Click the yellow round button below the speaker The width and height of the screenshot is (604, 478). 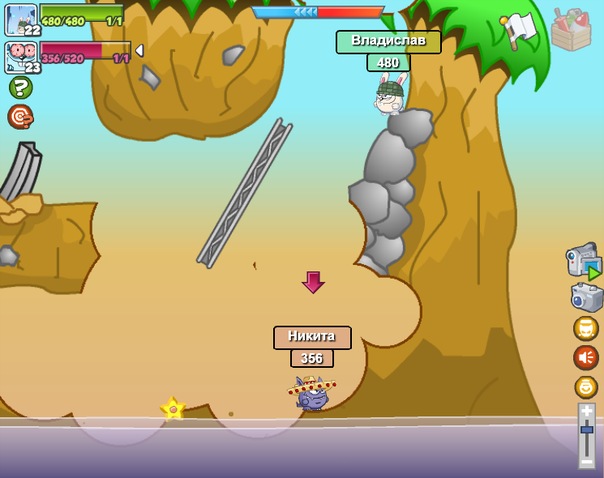(586, 387)
